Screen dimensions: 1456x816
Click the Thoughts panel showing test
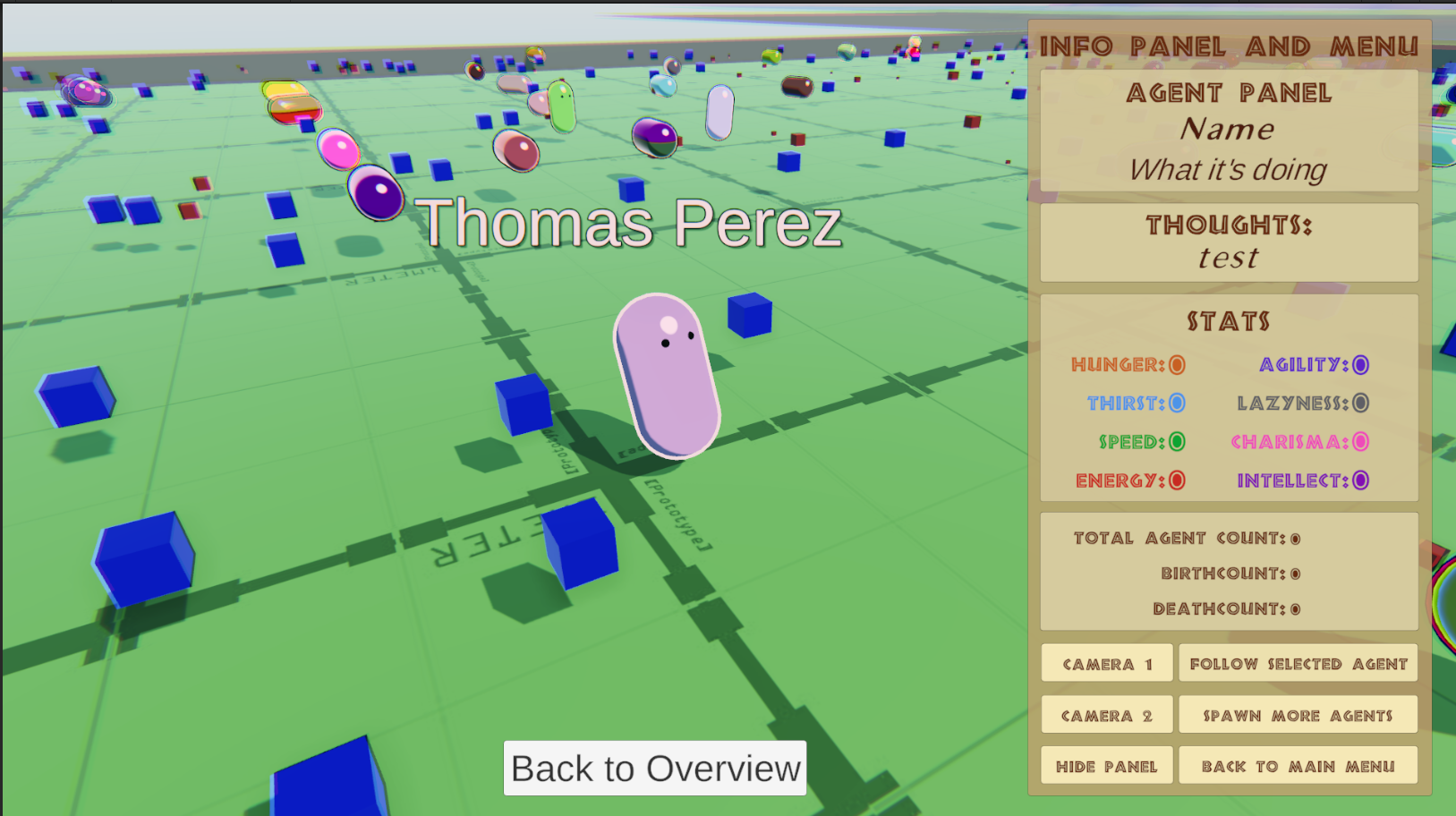click(1228, 242)
